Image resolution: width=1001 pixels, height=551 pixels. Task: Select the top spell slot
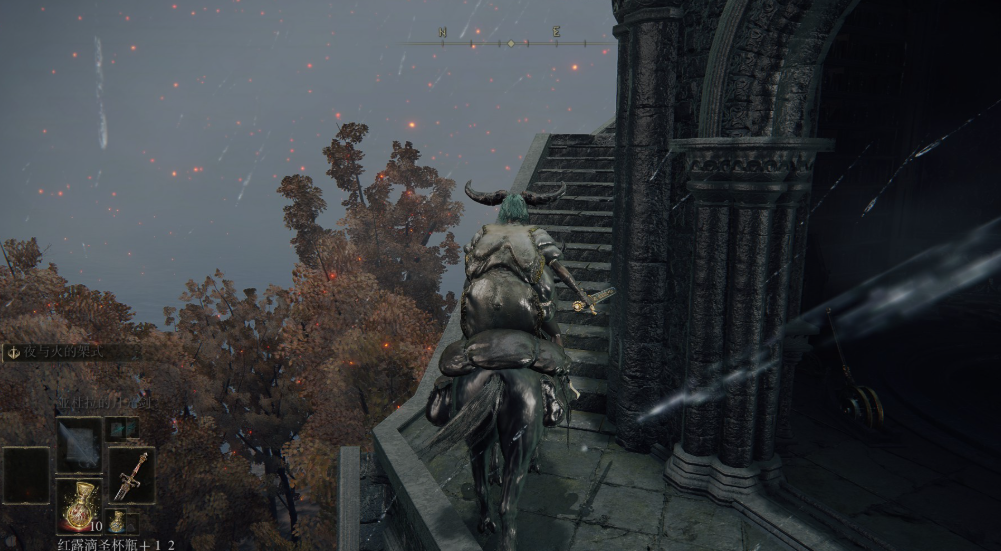pyautogui.click(x=78, y=444)
